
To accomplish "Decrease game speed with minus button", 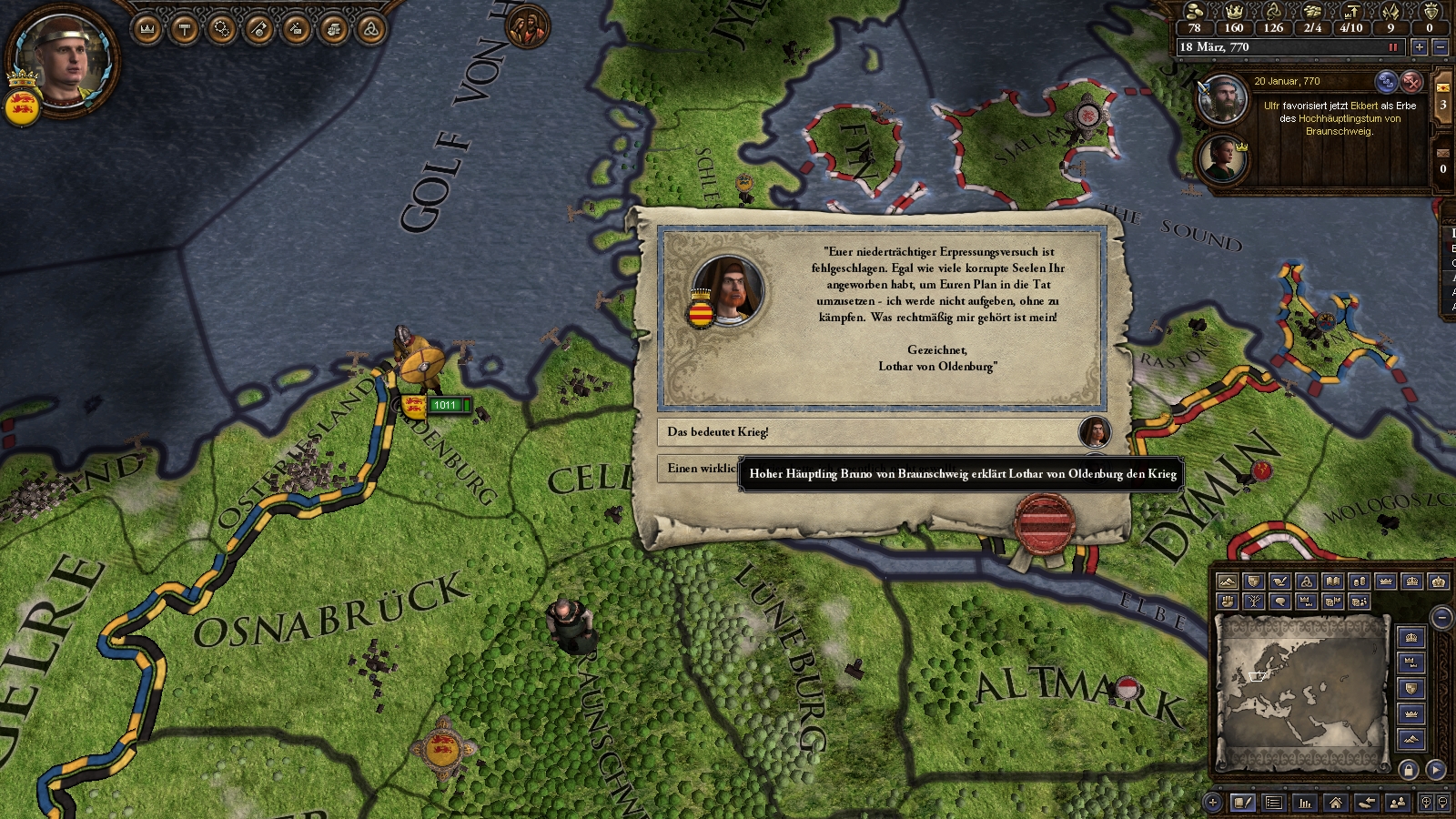I will [x=1440, y=47].
